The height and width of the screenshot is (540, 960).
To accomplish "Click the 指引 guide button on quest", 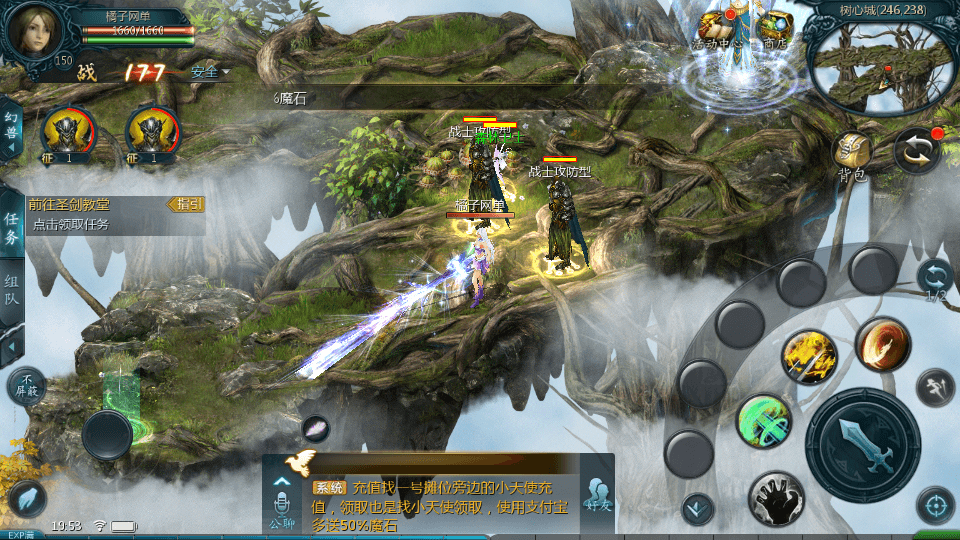I will pos(186,204).
